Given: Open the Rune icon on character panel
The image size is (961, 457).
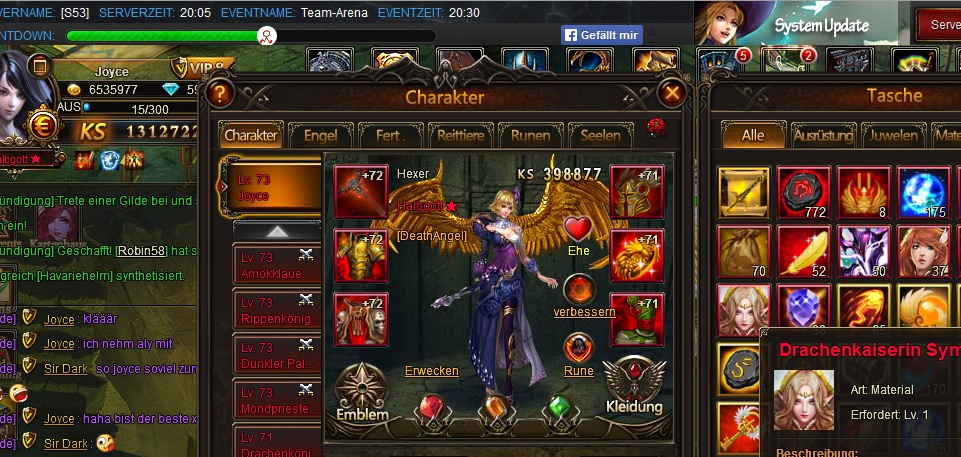Looking at the screenshot, I should pos(579,349).
